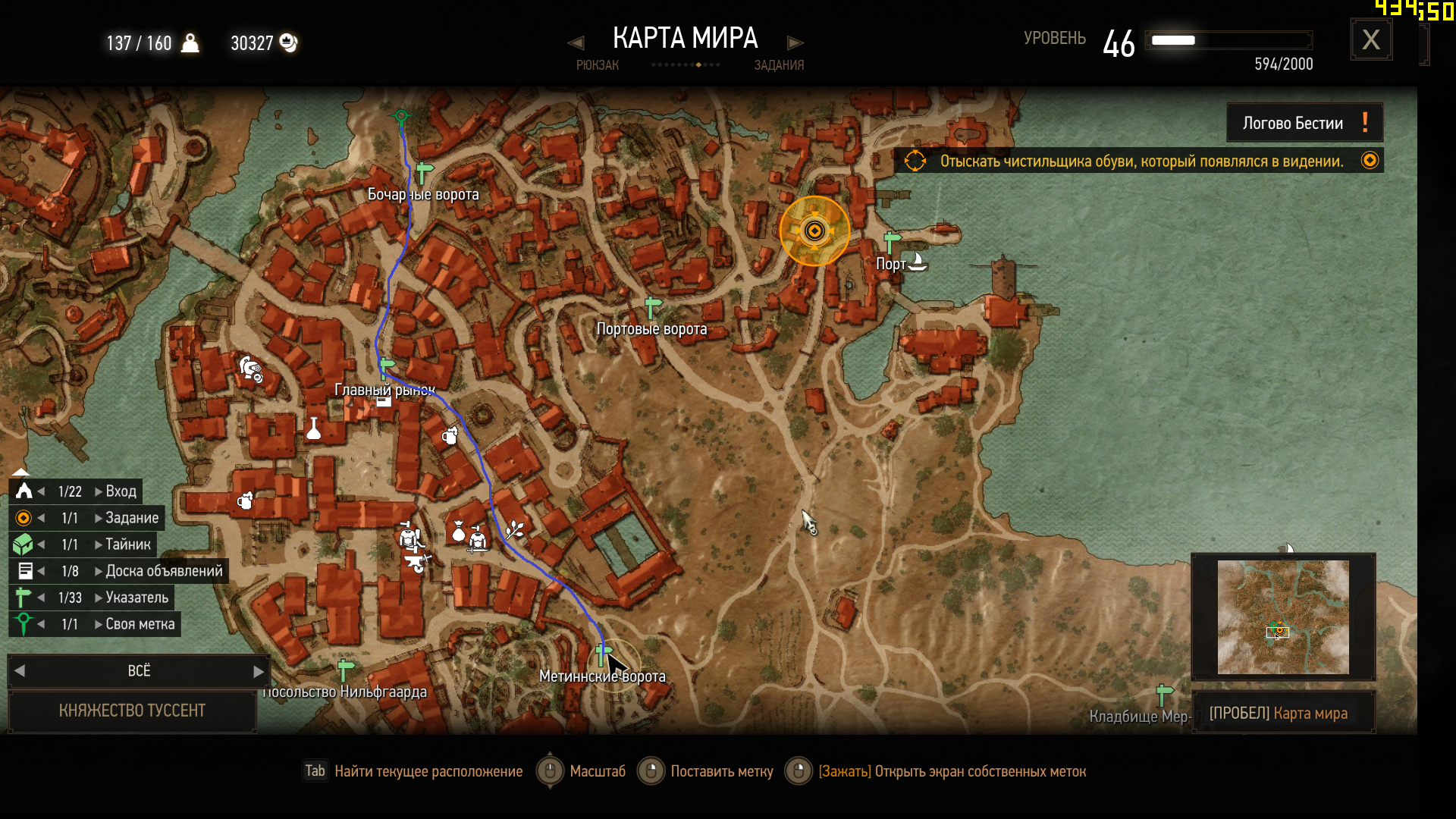This screenshot has height=819, width=1456.
Task: Select the Задание legend filter entry
Action: click(x=131, y=518)
